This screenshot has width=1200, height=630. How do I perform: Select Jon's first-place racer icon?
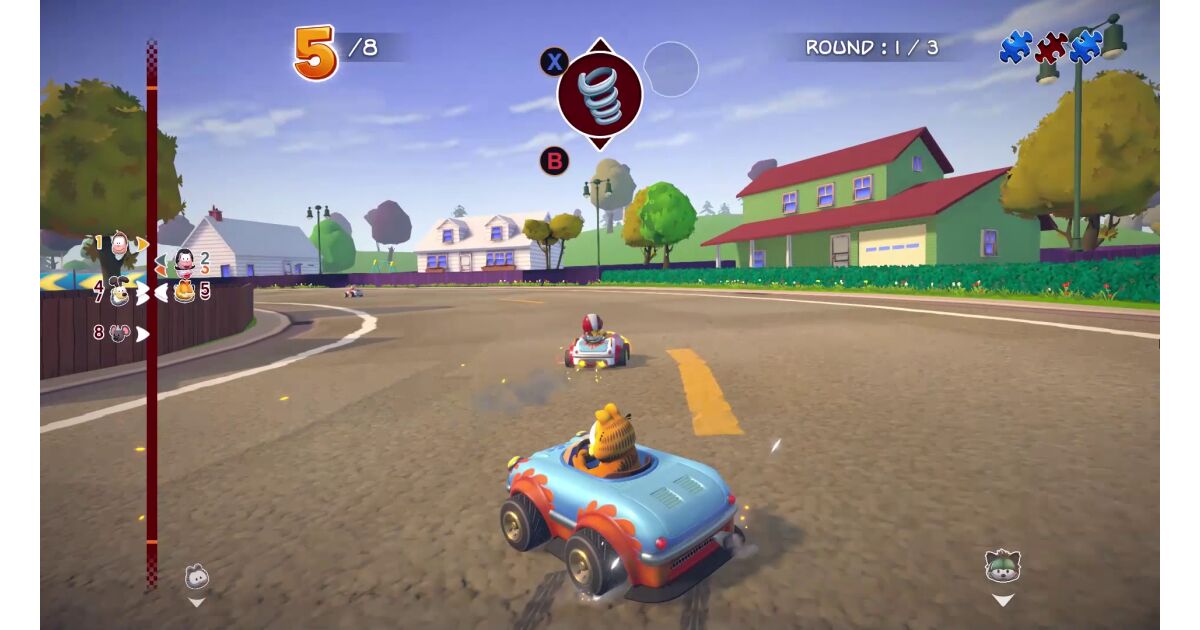(x=120, y=243)
